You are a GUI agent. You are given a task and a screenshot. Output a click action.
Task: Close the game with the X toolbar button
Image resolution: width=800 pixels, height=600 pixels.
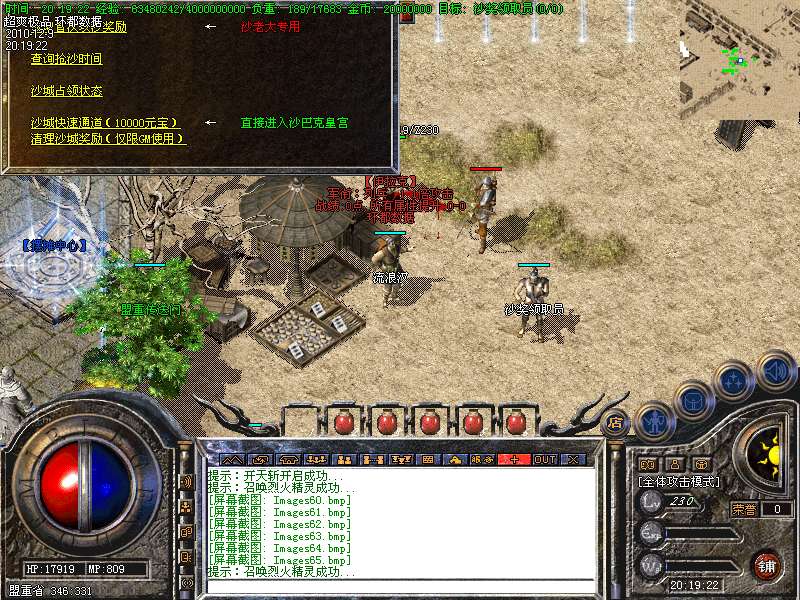573,460
